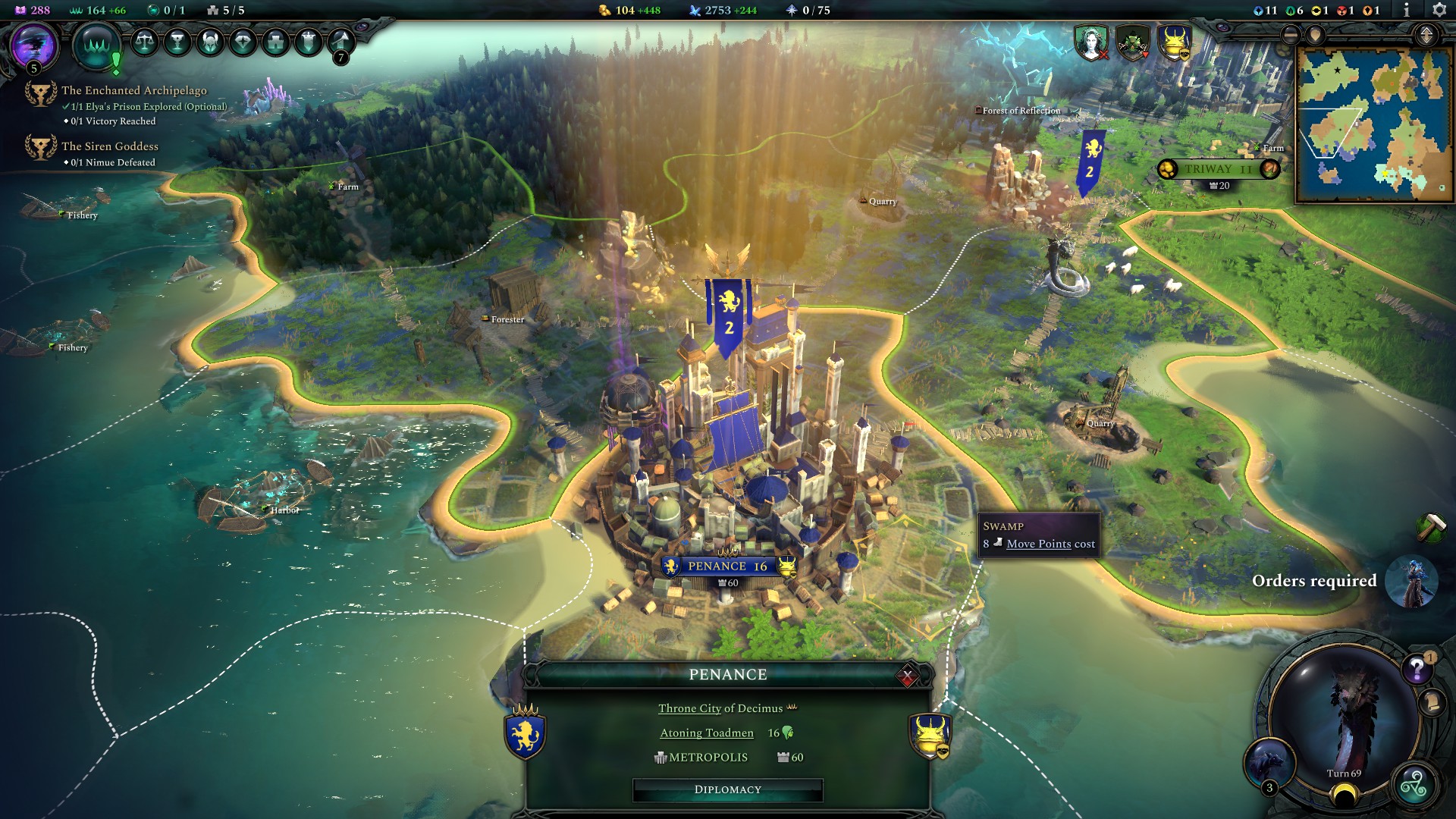Open relations via the yellow beetle ruler portrait
The height and width of the screenshot is (819, 1456).
[x=1176, y=43]
